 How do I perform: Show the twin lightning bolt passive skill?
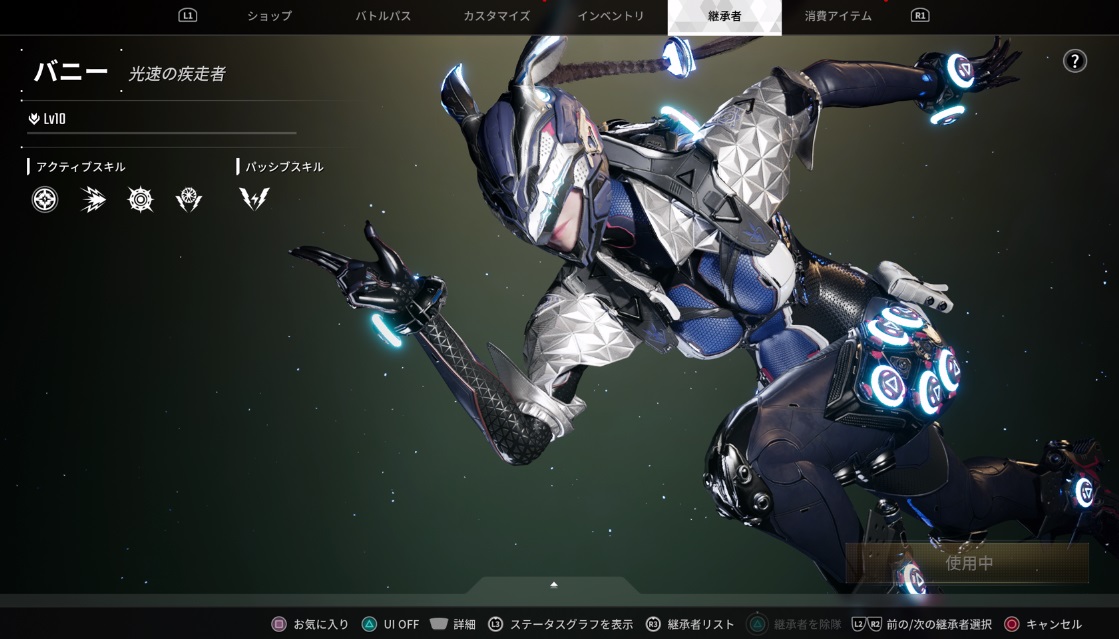point(254,199)
